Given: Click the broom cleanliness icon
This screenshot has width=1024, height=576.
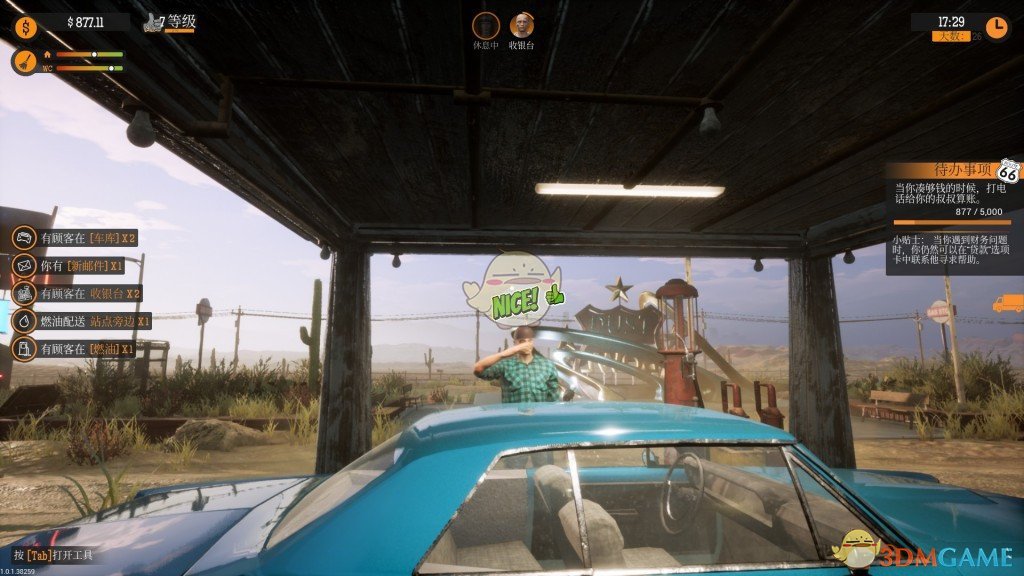Looking at the screenshot, I should pyautogui.click(x=24, y=62).
